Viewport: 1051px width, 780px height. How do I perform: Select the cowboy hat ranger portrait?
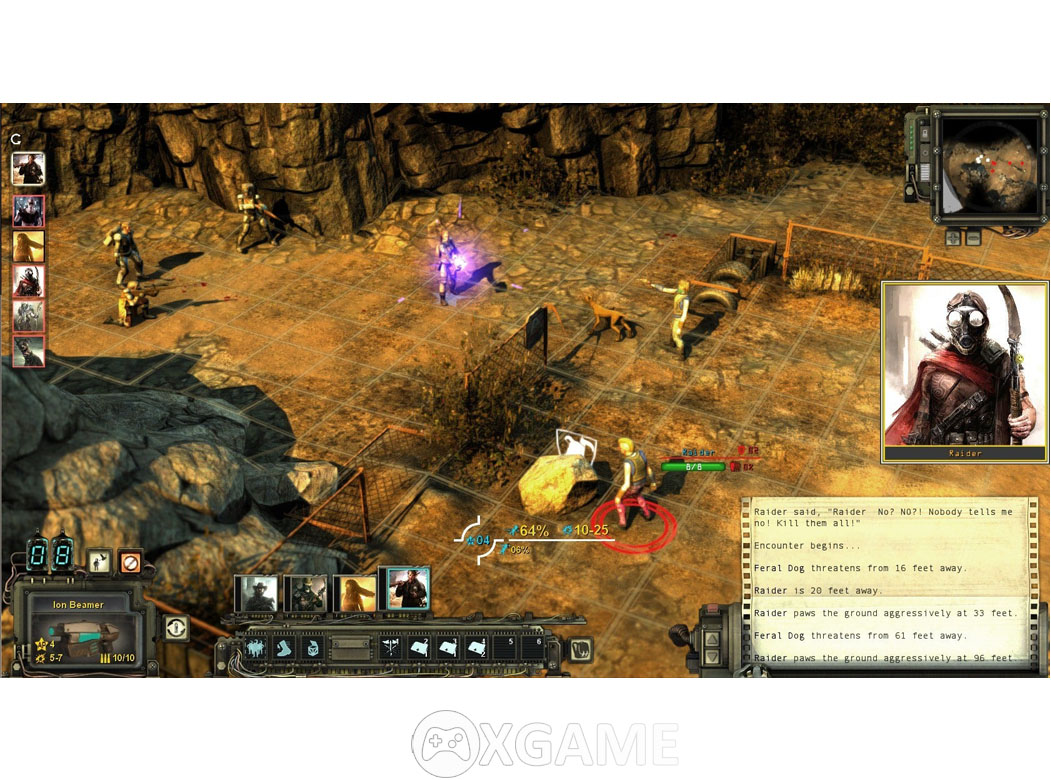pos(256,593)
